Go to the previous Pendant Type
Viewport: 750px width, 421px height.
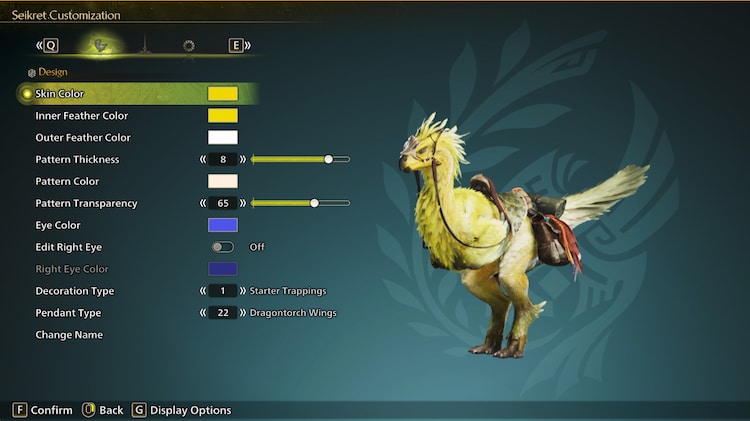tap(203, 313)
